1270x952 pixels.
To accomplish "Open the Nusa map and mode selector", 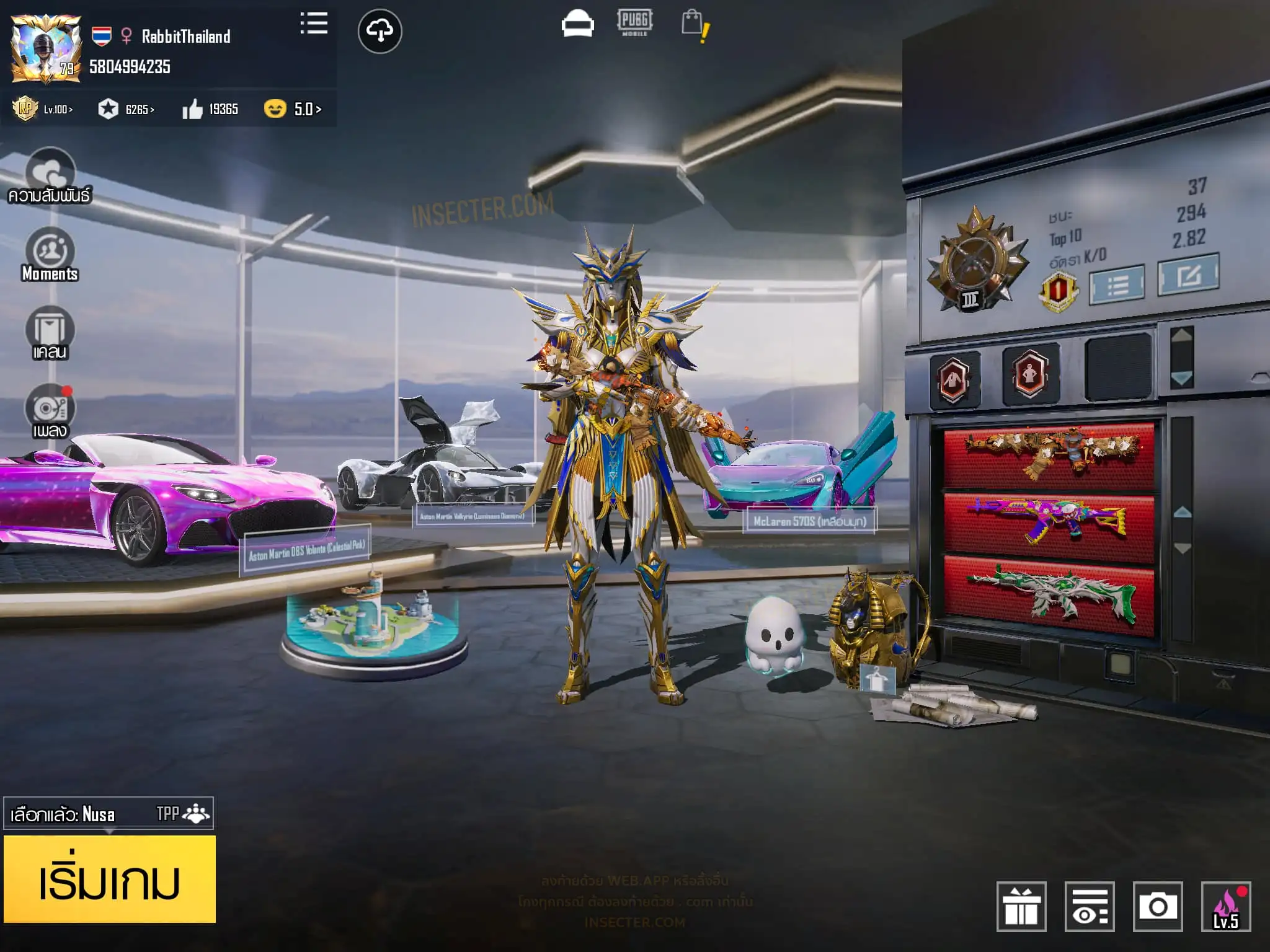I will coord(109,813).
